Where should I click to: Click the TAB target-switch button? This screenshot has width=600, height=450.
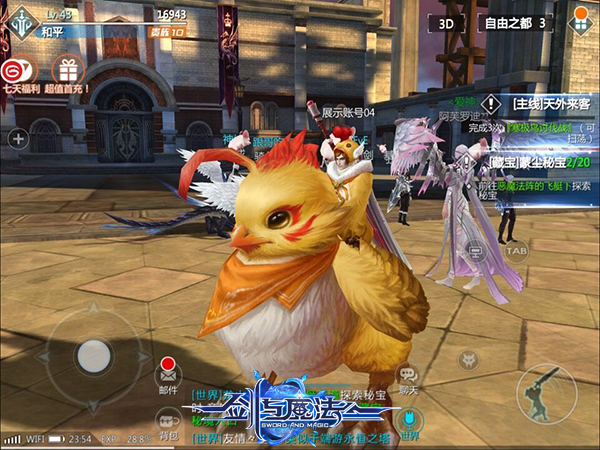(x=516, y=251)
